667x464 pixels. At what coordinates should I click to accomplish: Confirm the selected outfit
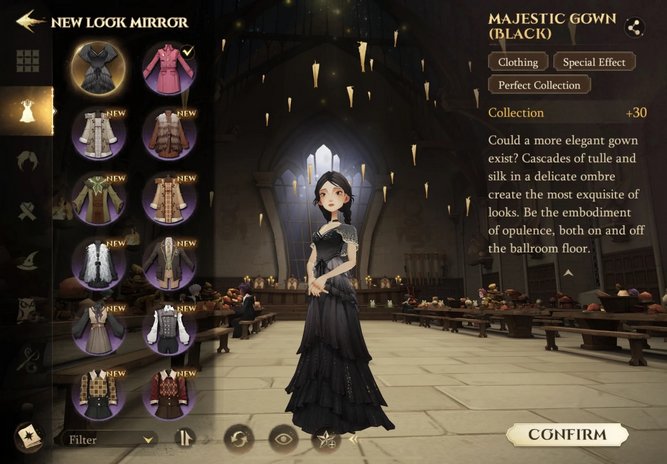(567, 434)
